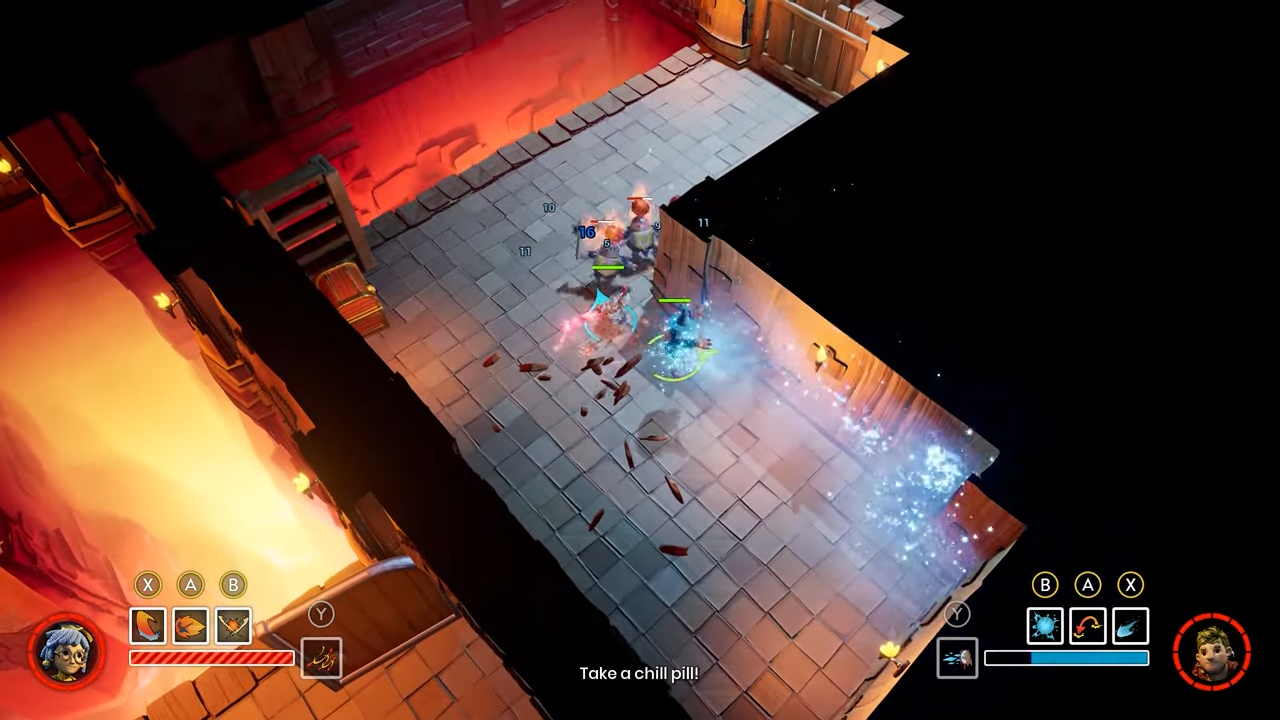Click the red striped health bar
The width and height of the screenshot is (1280, 720).
click(212, 657)
